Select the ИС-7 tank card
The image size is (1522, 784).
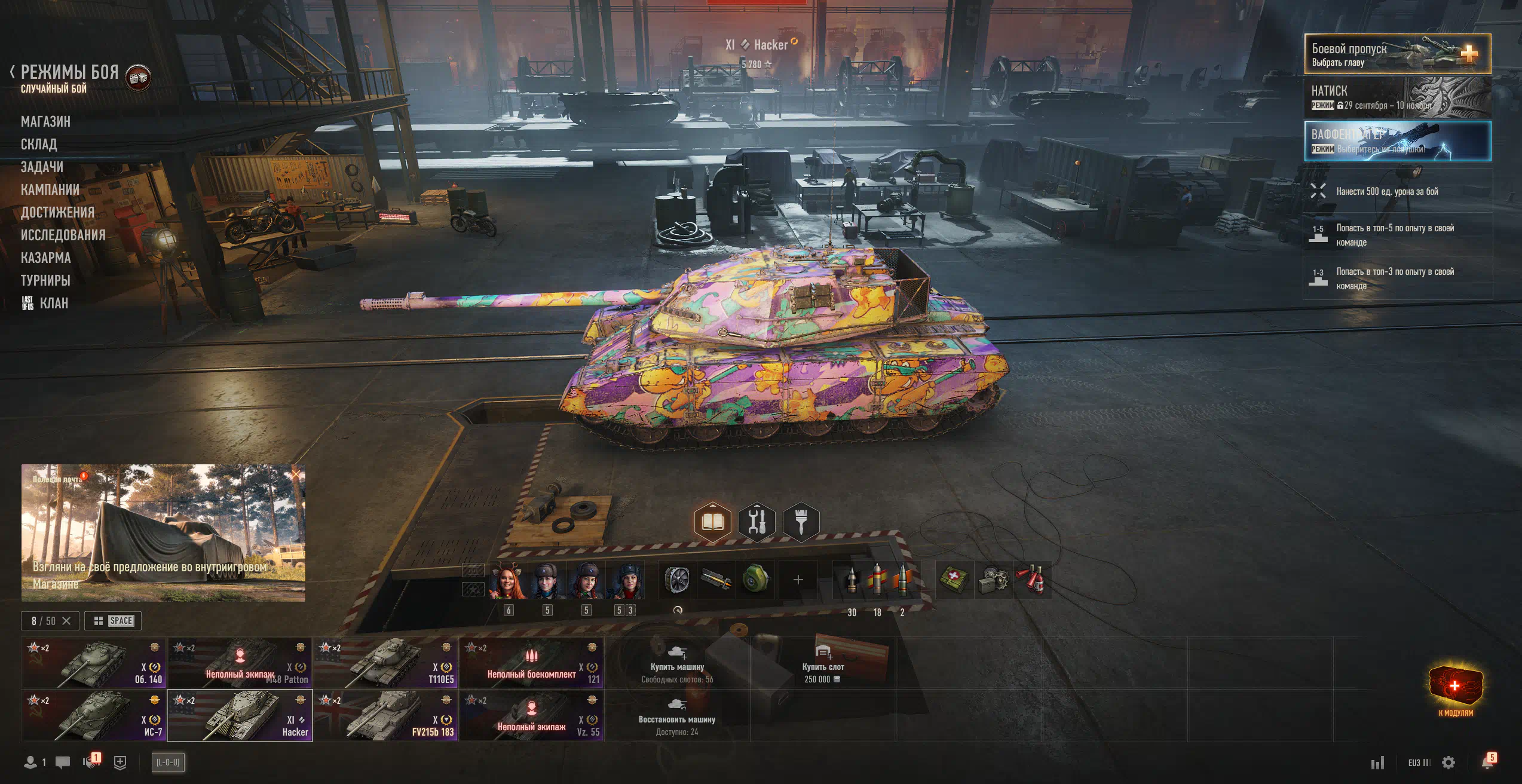[94, 716]
